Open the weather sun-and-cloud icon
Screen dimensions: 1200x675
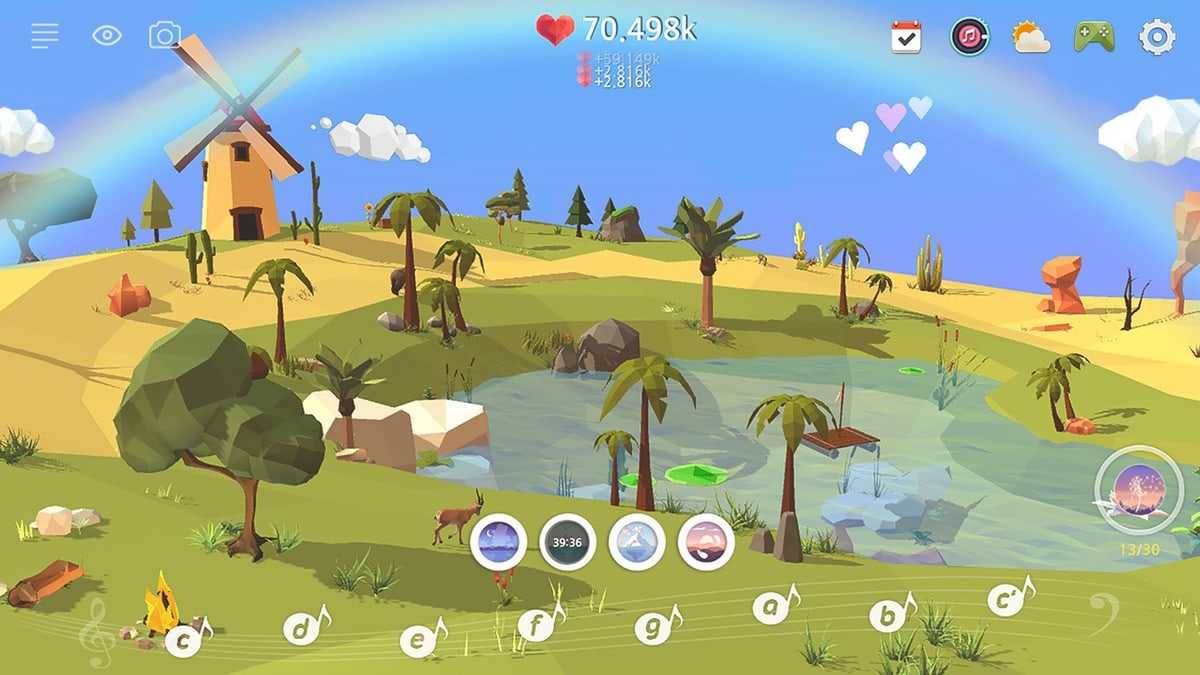tap(1031, 37)
